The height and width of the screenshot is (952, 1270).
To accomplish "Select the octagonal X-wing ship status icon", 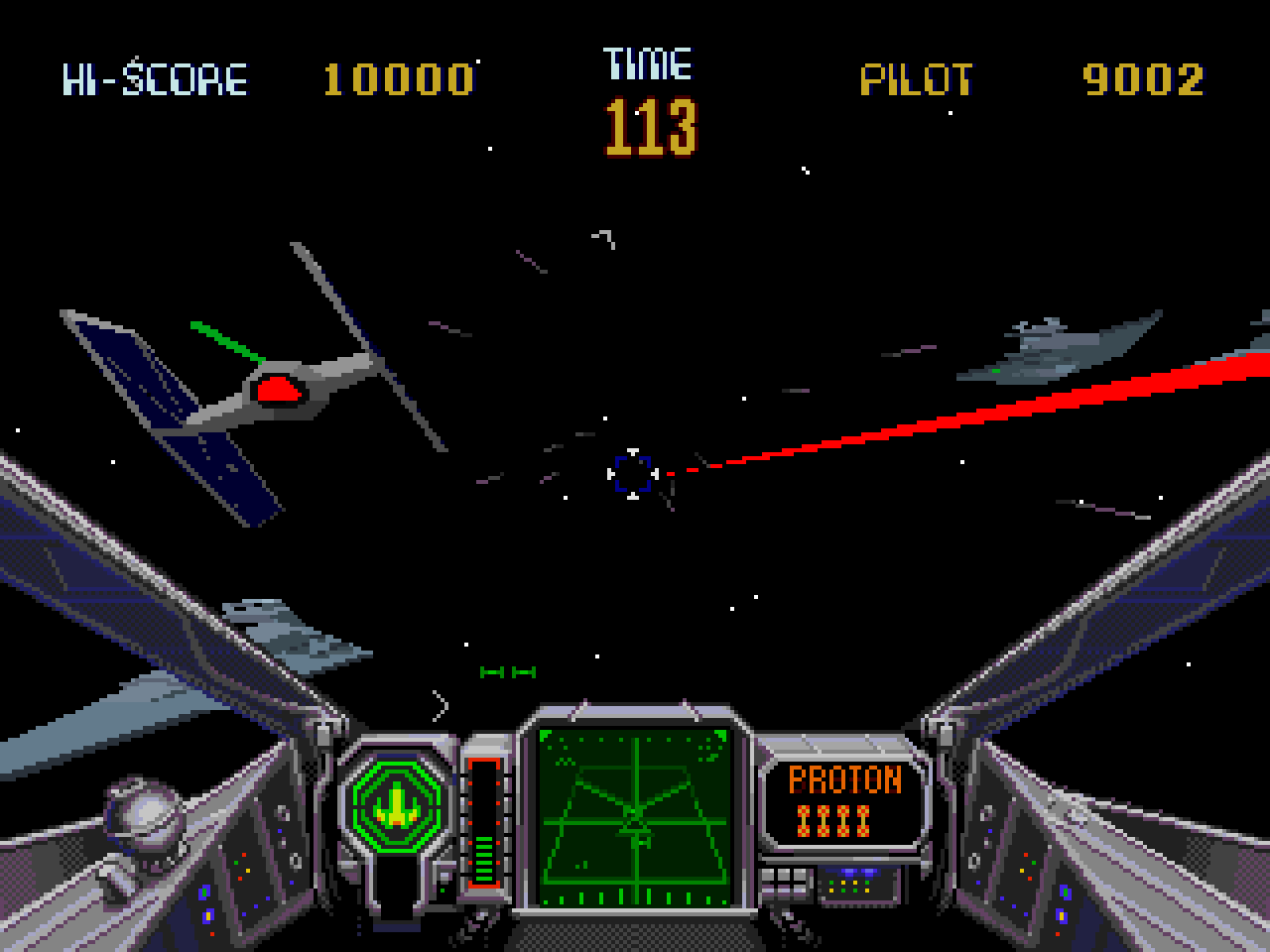I will click(397, 799).
